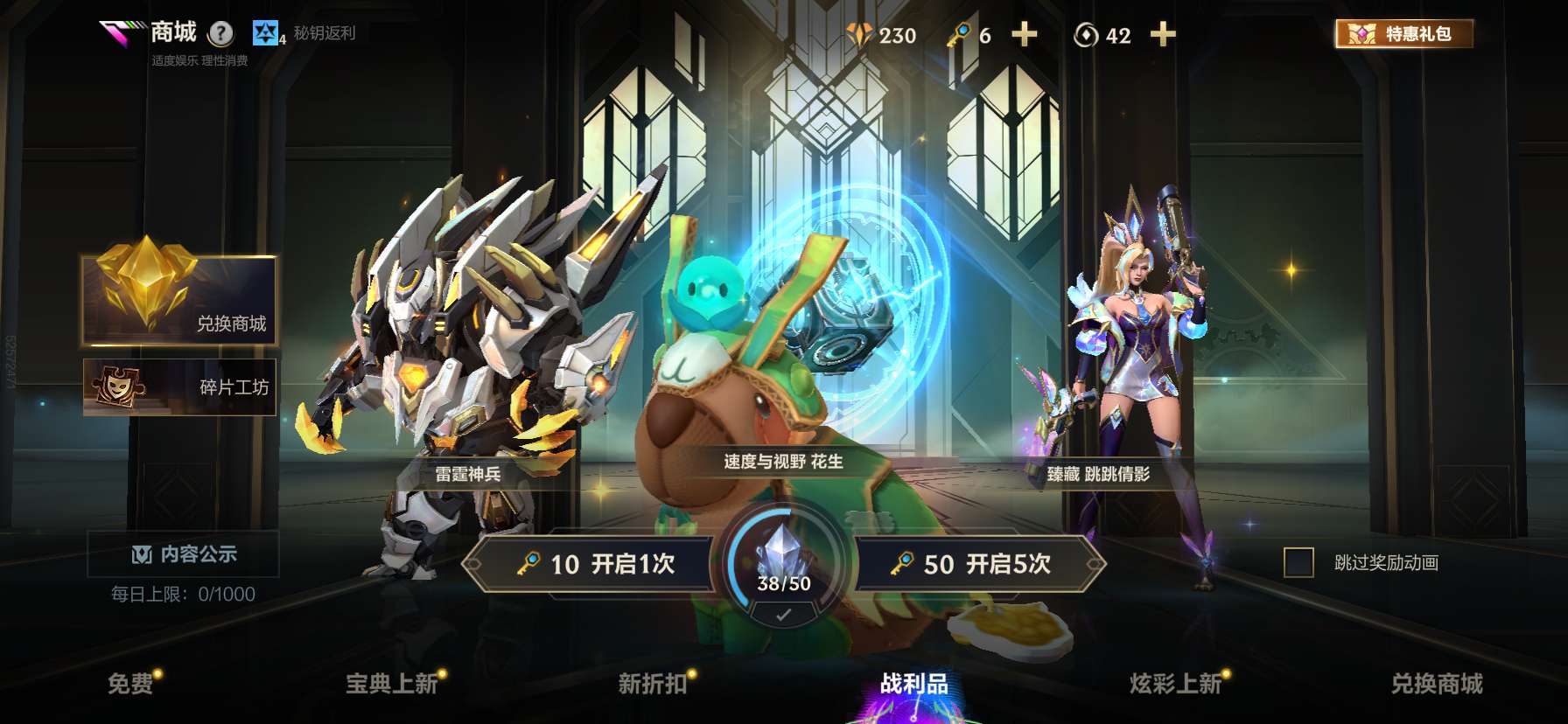This screenshot has width=1568, height=724.
Task: Click the plus expander beside wildcore count
Action: pos(1161,35)
